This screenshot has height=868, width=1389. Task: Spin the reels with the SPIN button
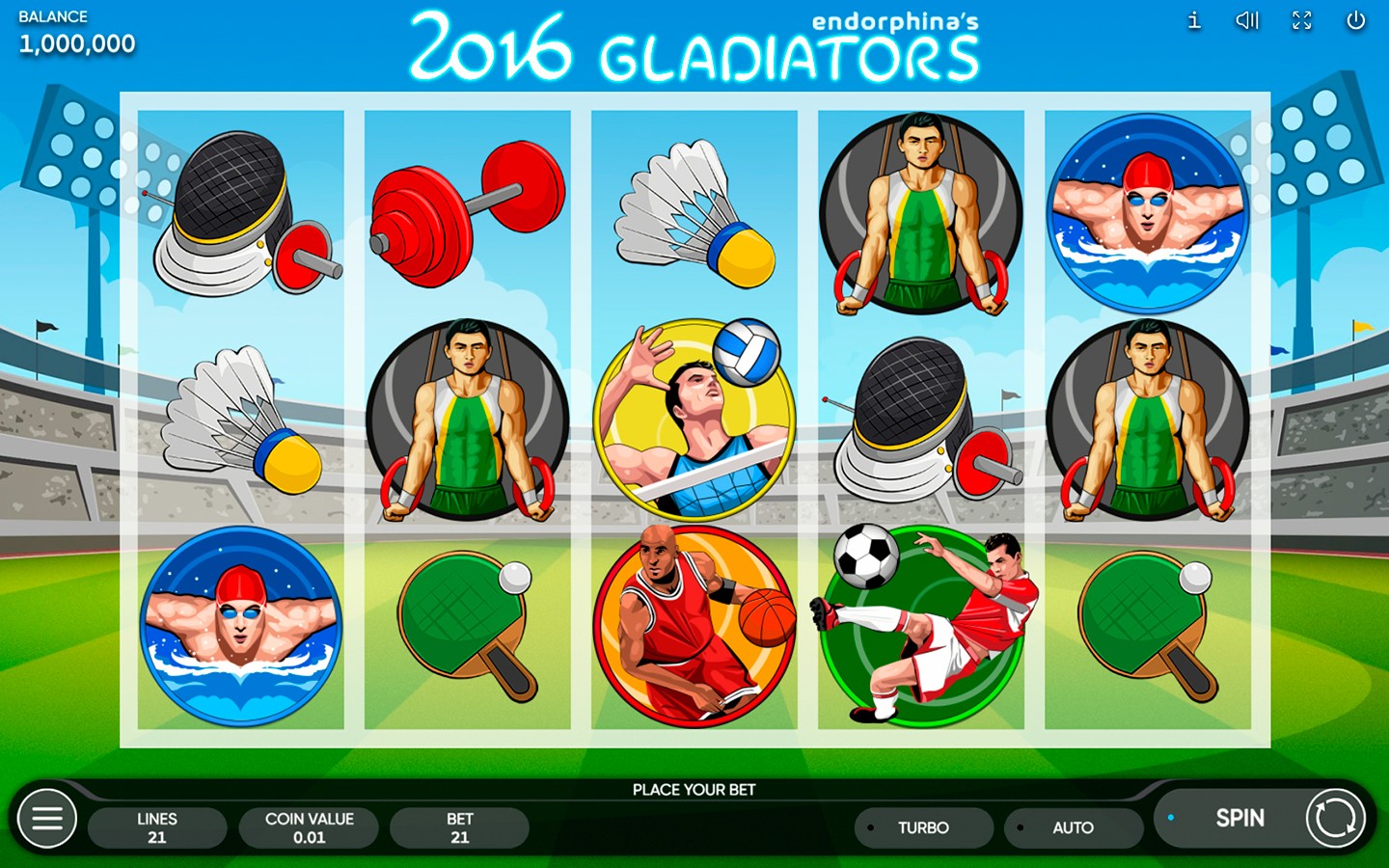[x=1239, y=818]
